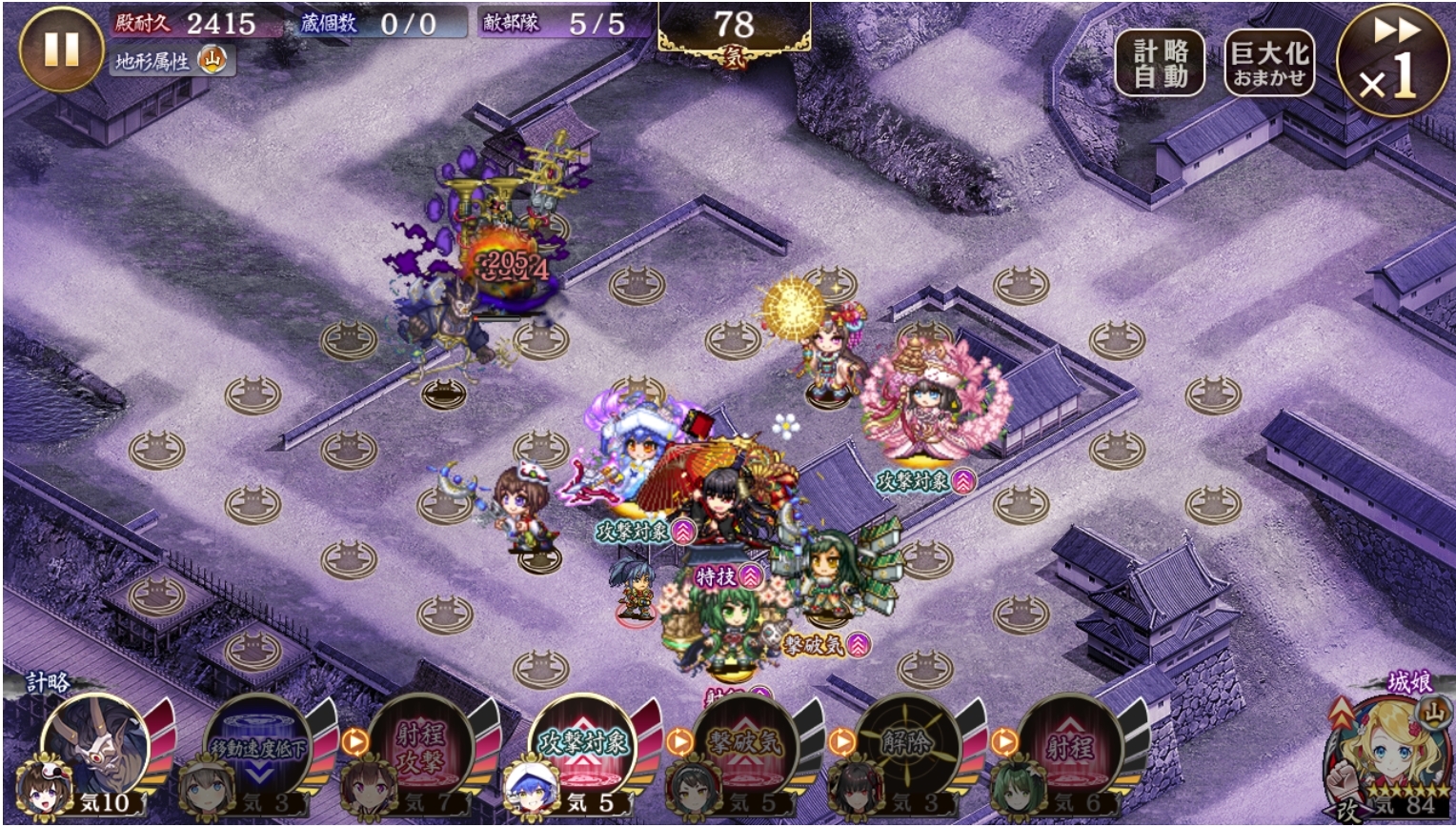Pause the battle with the pause button
Viewport: 1456px width, 827px height.
point(61,50)
